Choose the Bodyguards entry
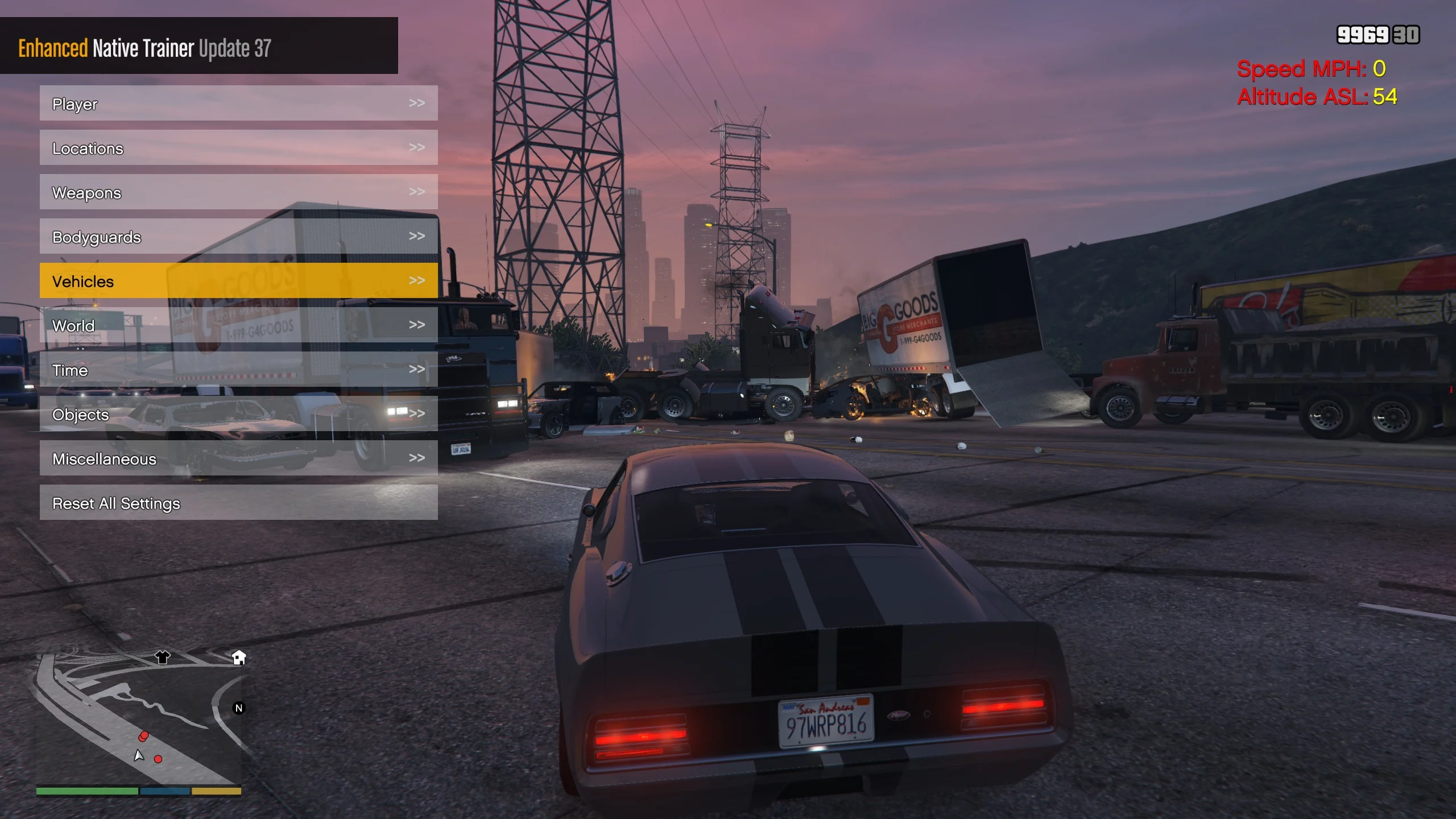The height and width of the screenshot is (819, 1456). [238, 237]
